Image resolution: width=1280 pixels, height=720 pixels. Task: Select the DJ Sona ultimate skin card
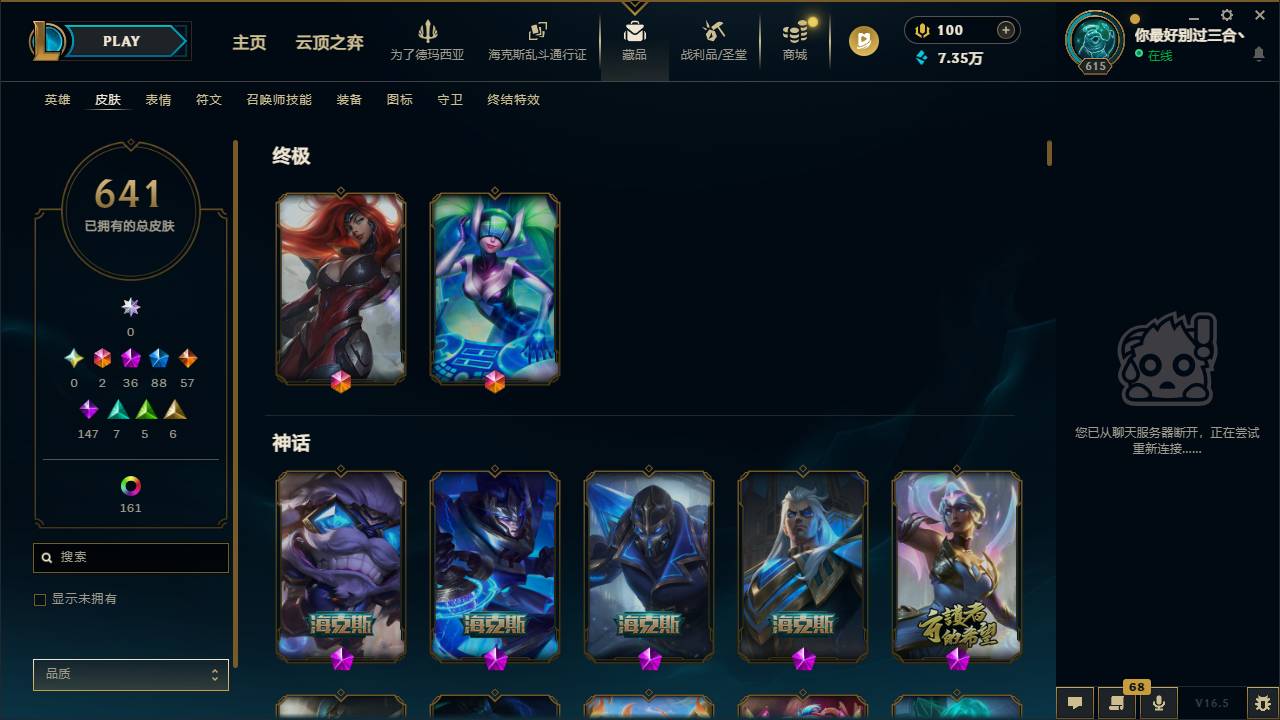[x=493, y=287]
